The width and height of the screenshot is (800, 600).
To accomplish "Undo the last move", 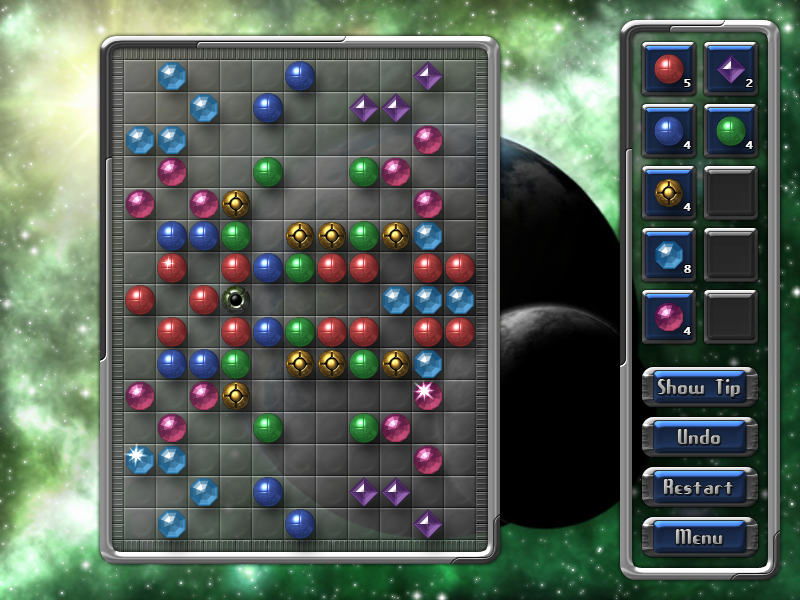I will click(699, 437).
